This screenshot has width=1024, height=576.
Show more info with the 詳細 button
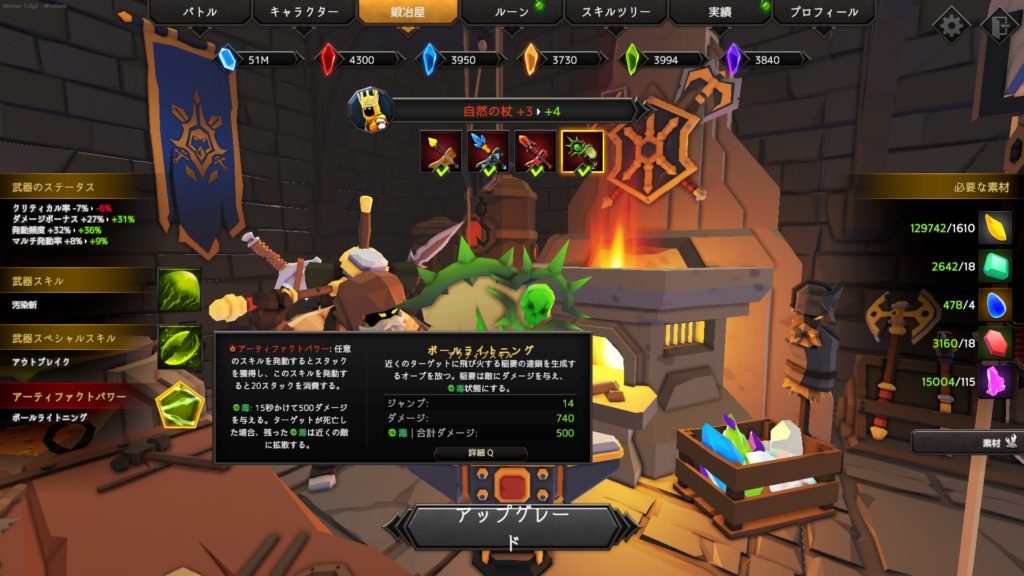point(480,453)
